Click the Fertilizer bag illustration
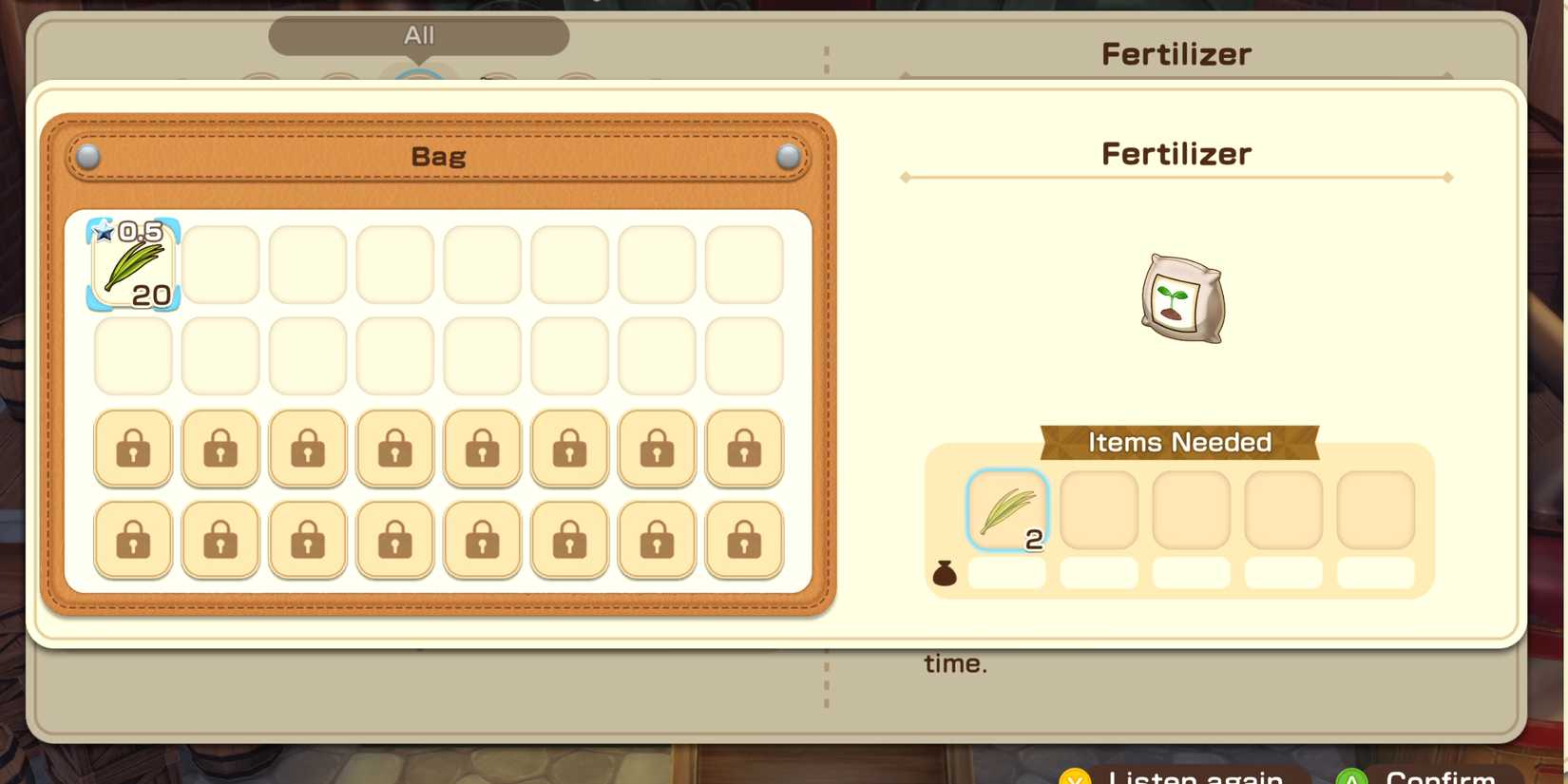 (x=1178, y=299)
